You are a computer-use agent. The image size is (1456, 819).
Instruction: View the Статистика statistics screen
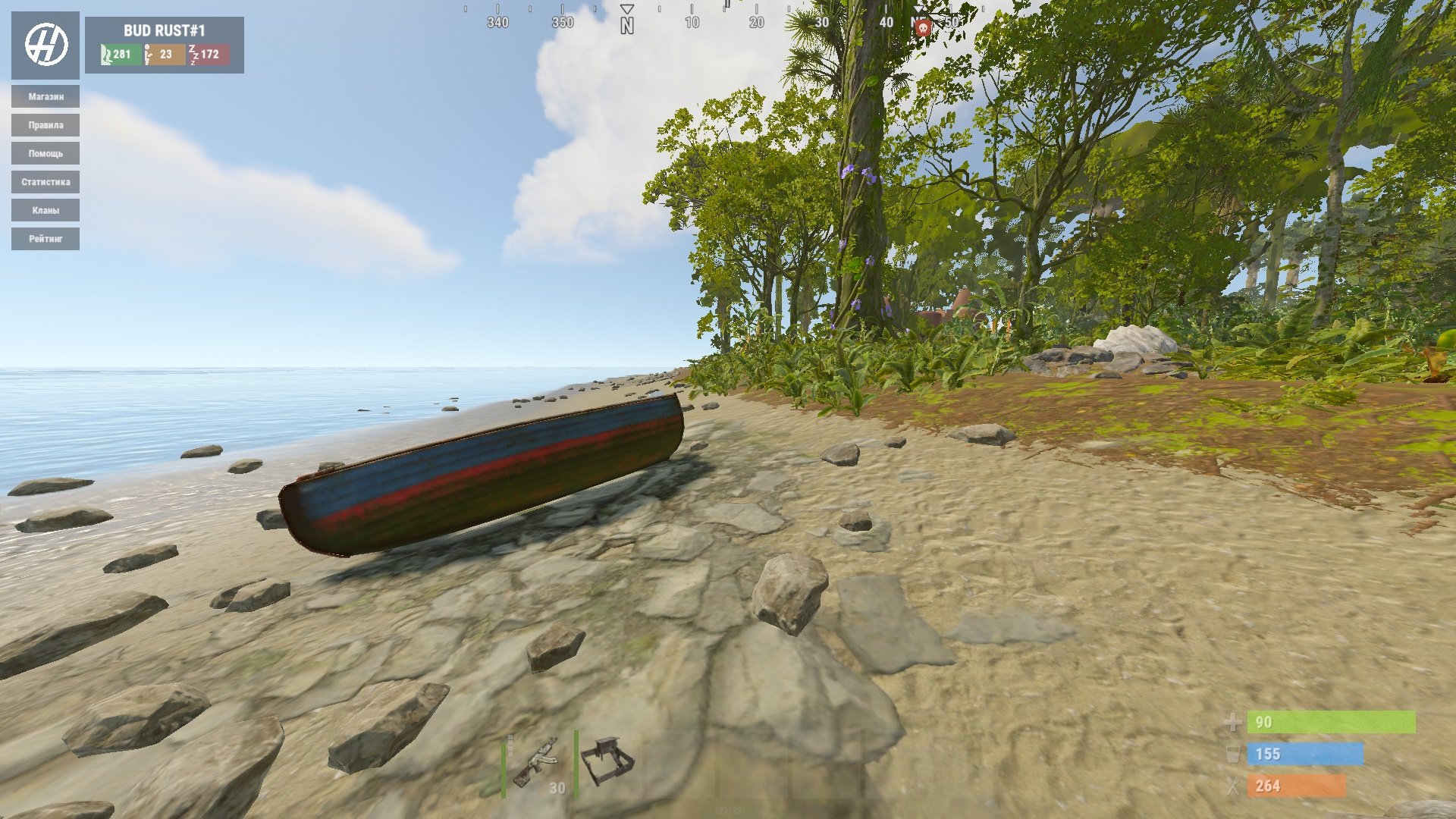pos(45,182)
